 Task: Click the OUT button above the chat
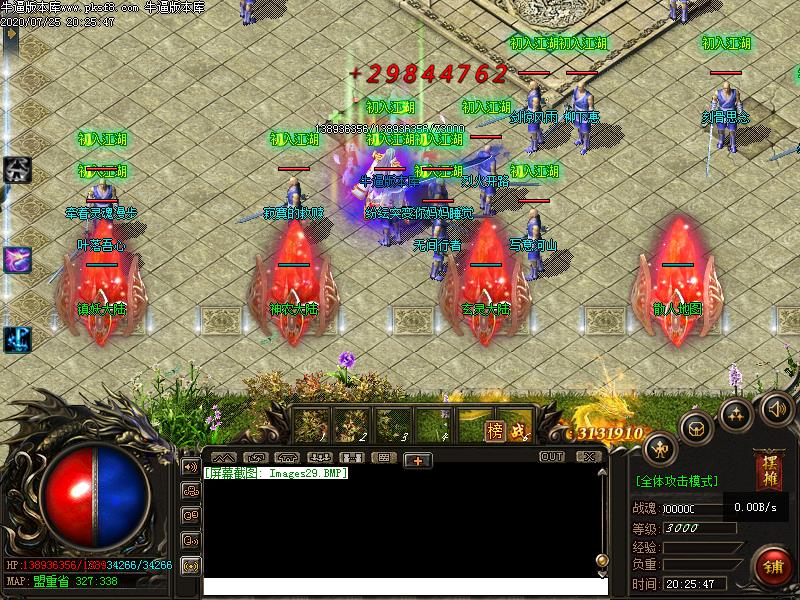point(552,457)
